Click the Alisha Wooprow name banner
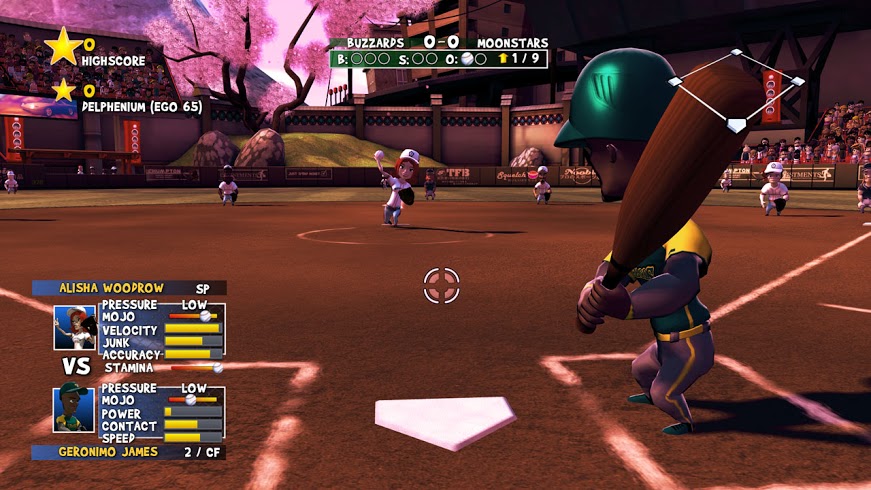 pyautogui.click(x=129, y=288)
